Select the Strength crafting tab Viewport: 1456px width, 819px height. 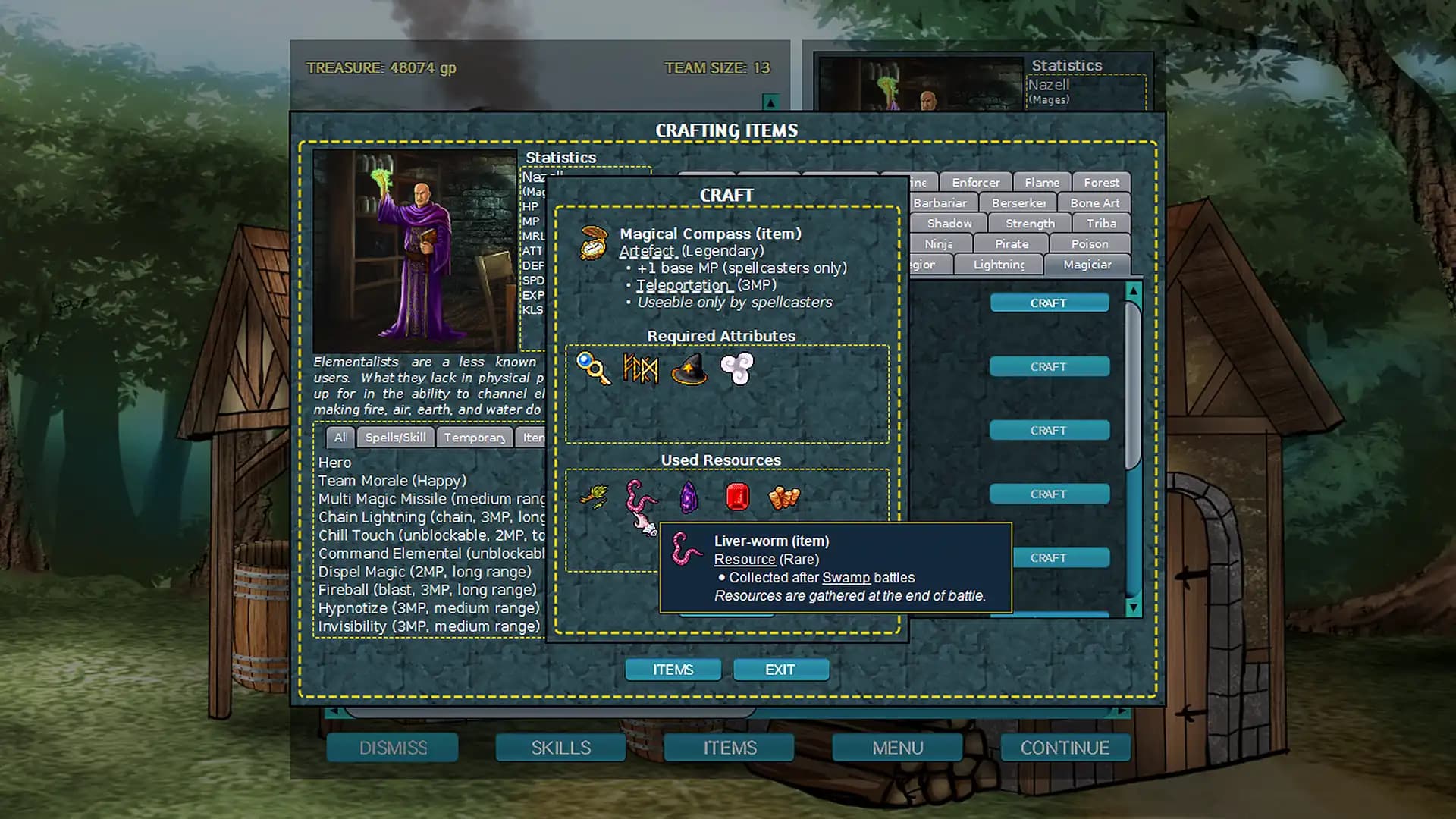(1030, 224)
